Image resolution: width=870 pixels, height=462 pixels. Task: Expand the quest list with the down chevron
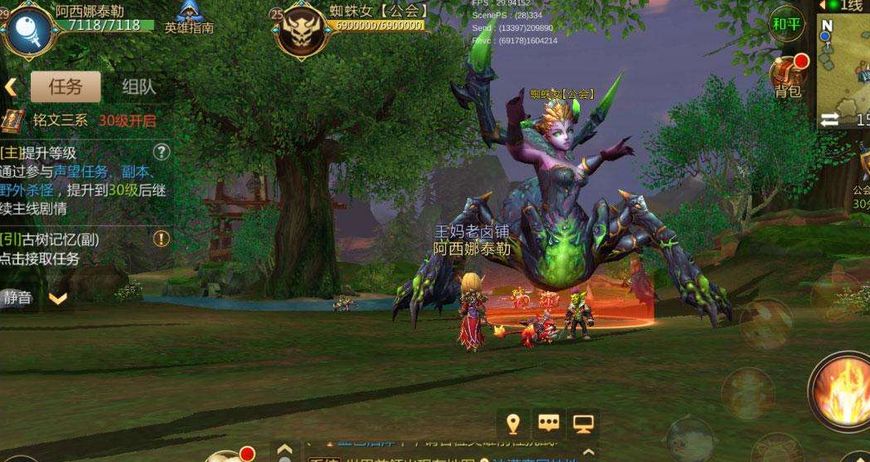(58, 298)
